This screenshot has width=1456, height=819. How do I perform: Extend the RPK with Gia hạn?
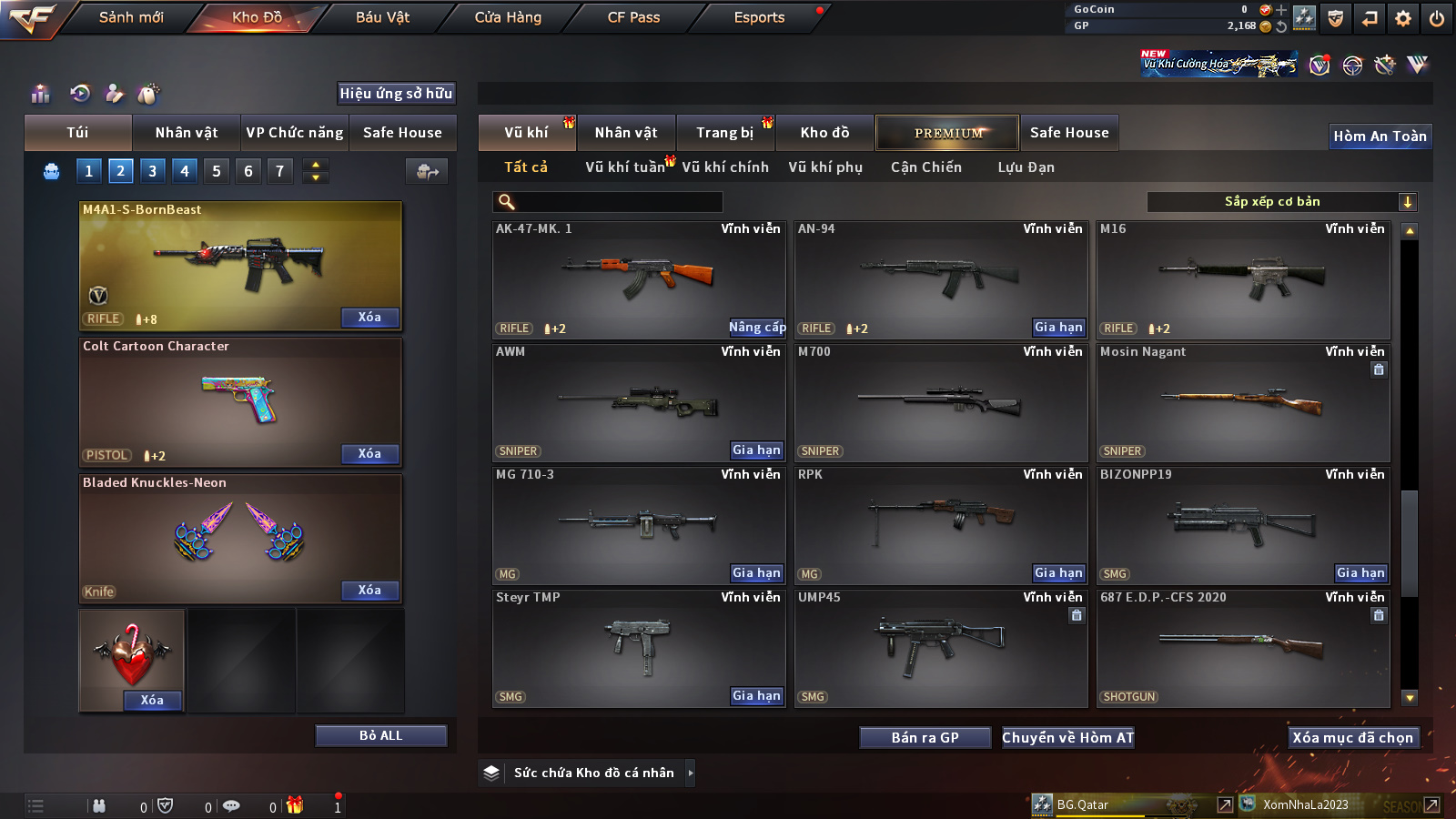click(1058, 572)
